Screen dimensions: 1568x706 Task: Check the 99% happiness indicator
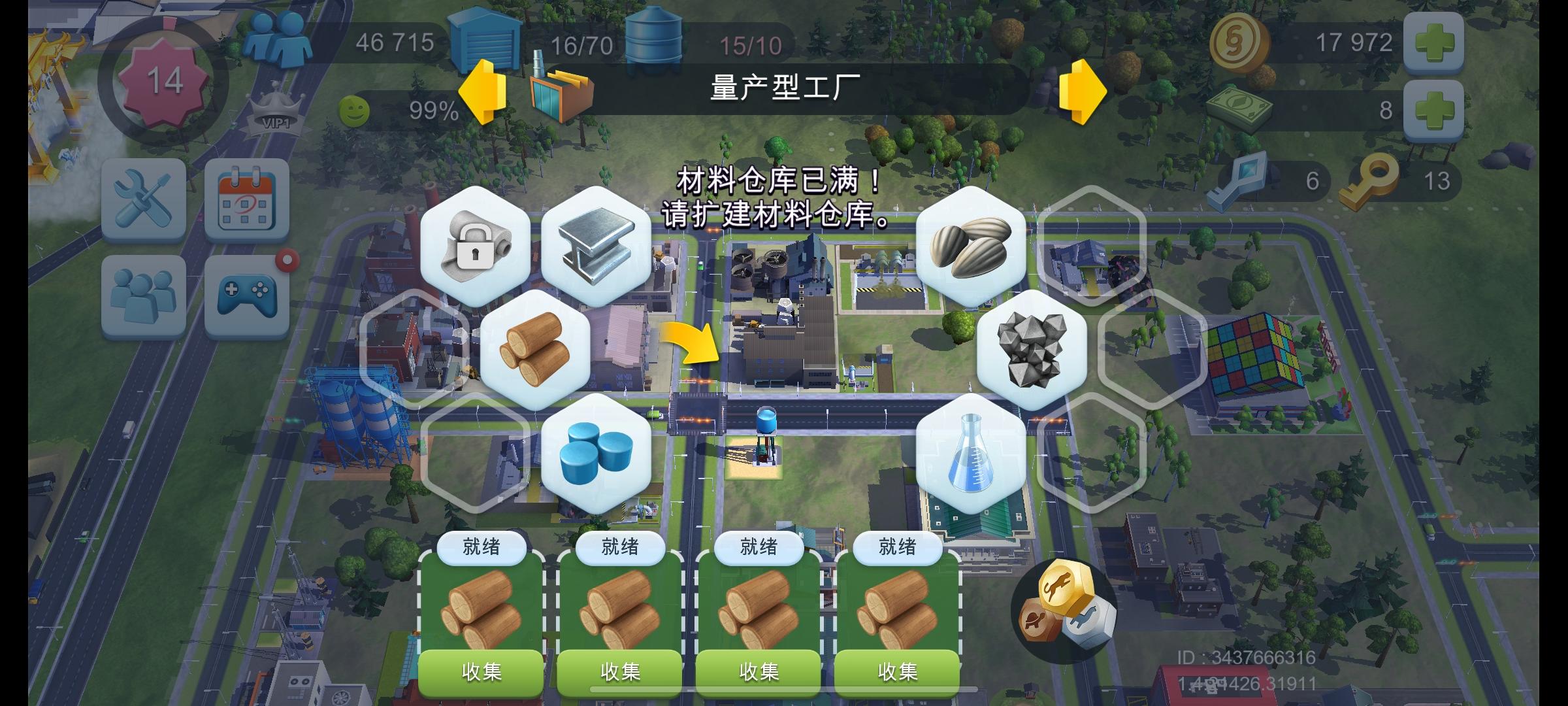click(x=405, y=110)
